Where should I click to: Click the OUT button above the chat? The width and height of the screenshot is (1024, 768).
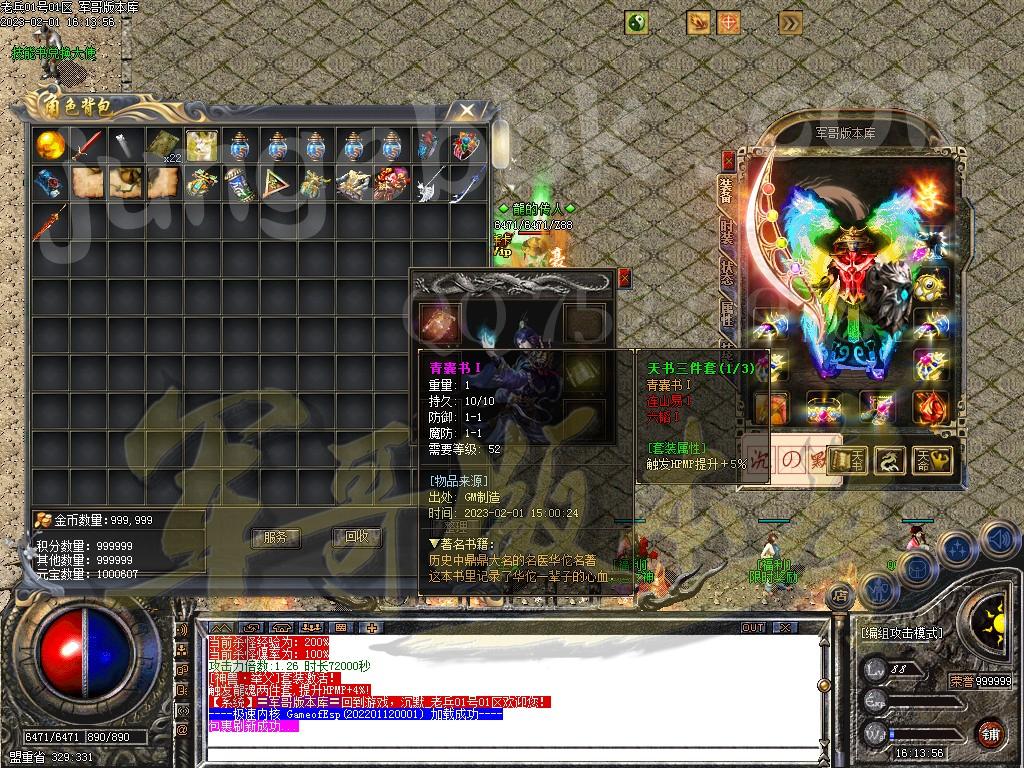(x=752, y=627)
